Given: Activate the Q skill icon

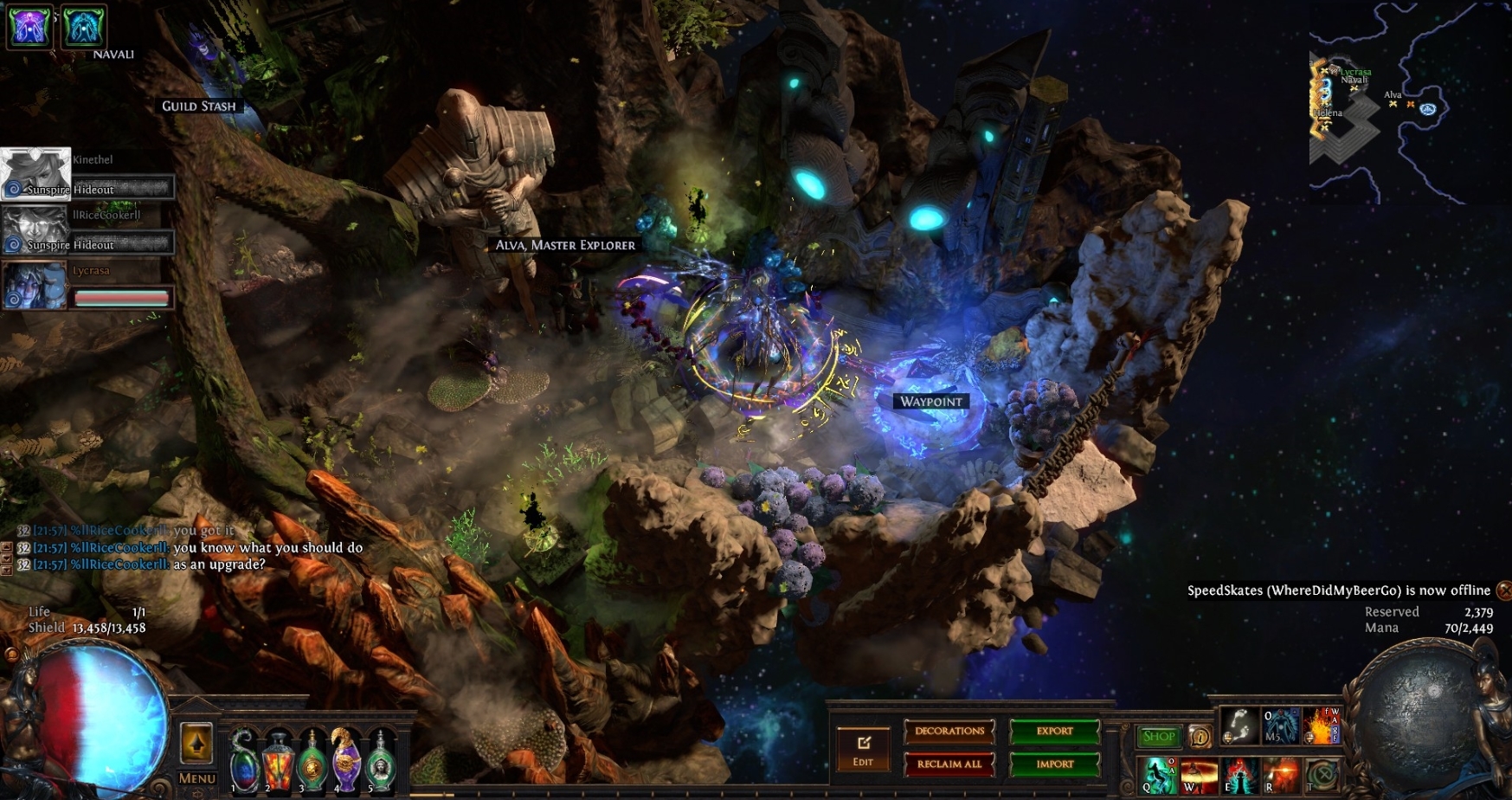Looking at the screenshot, I should pos(1158,775).
